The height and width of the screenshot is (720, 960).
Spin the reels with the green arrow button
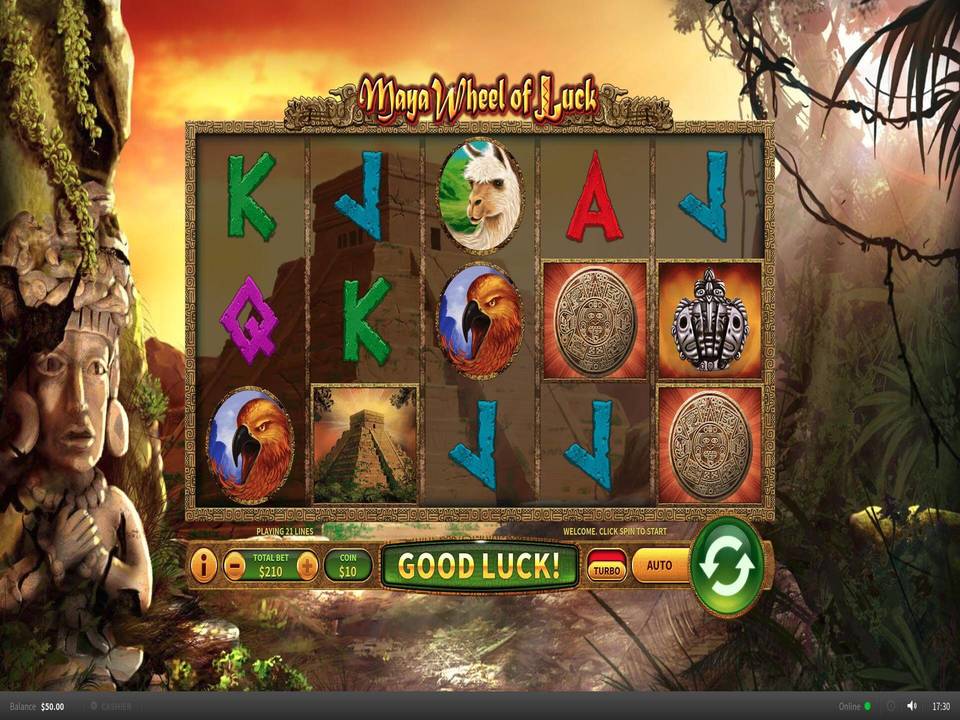click(730, 565)
